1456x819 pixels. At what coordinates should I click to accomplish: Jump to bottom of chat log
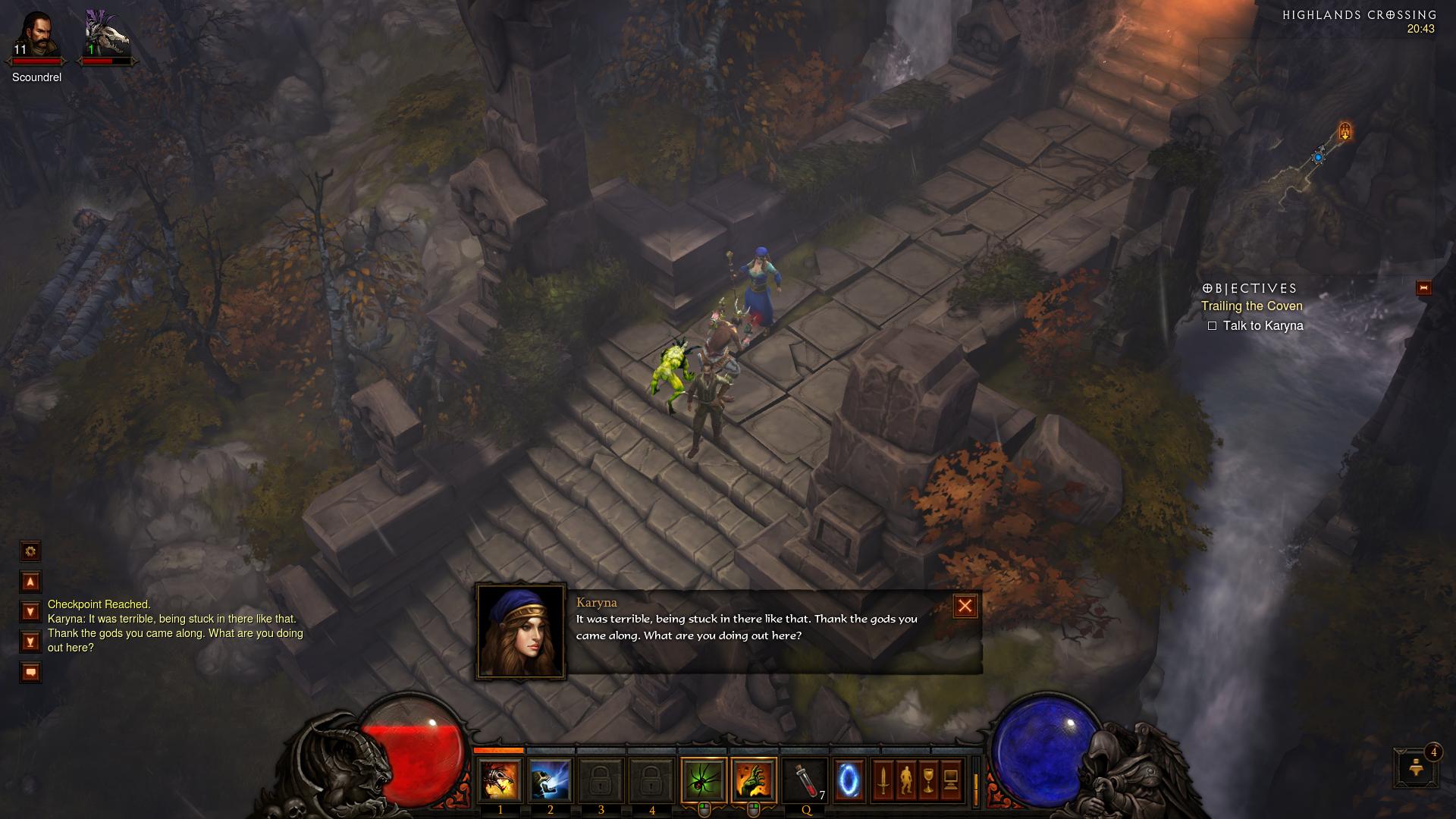30,642
